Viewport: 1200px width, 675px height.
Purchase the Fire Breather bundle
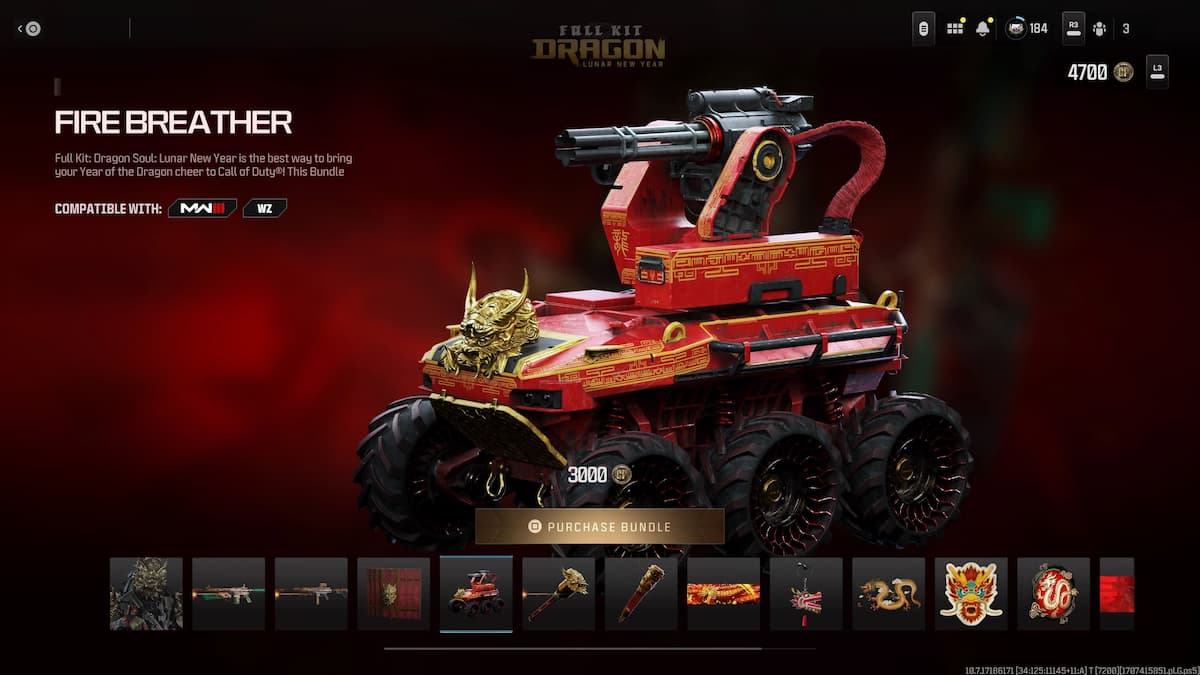click(599, 526)
